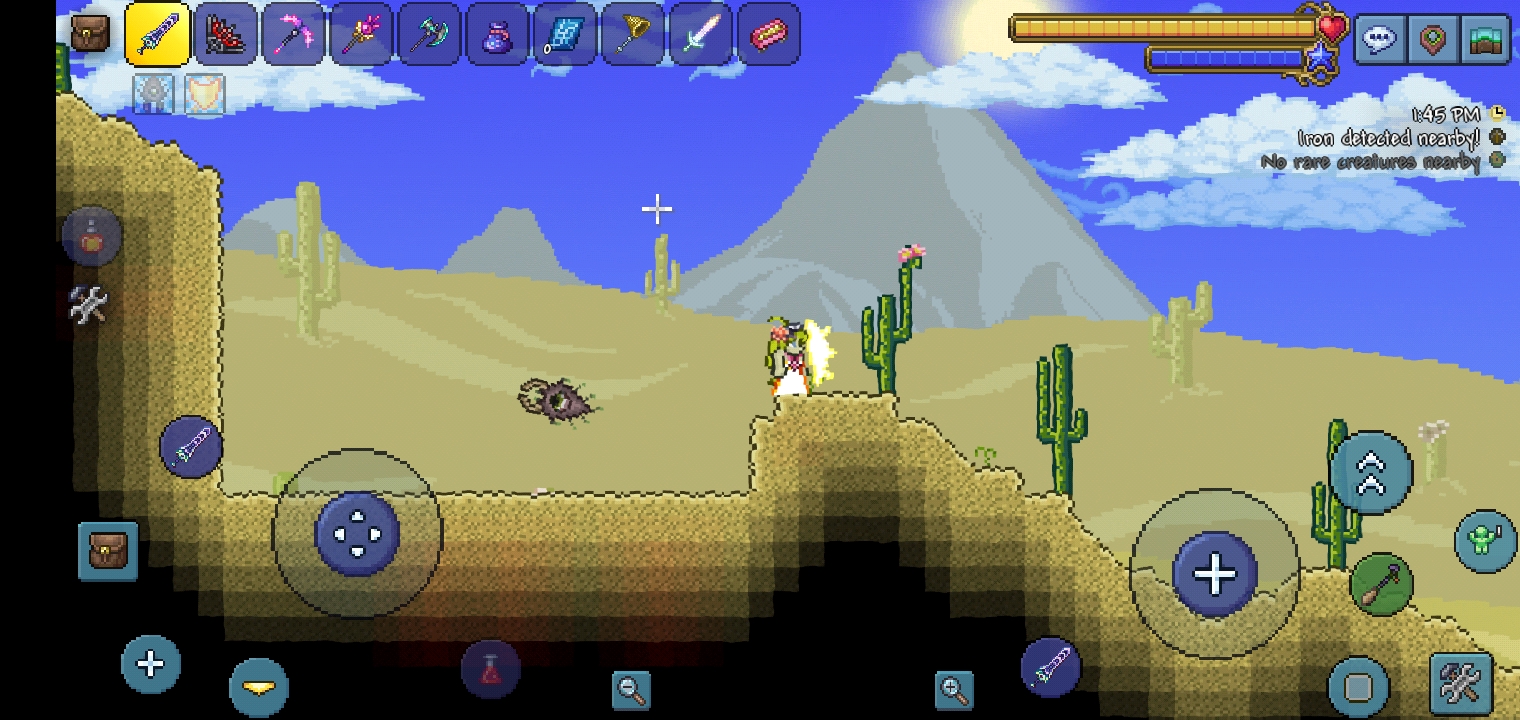Image resolution: width=1520 pixels, height=720 pixels.
Task: Tap the shield buff icon
Action: 205,94
